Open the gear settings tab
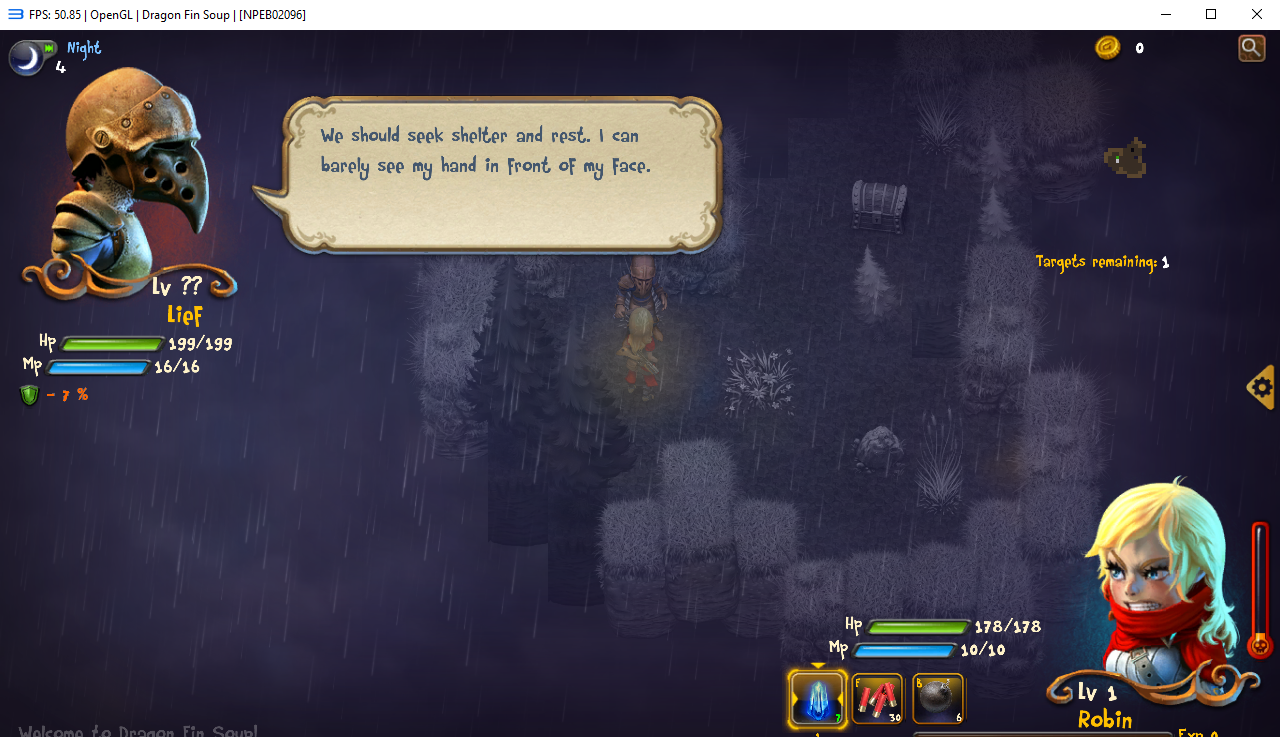Screen dimensions: 1280x737 click(1262, 387)
